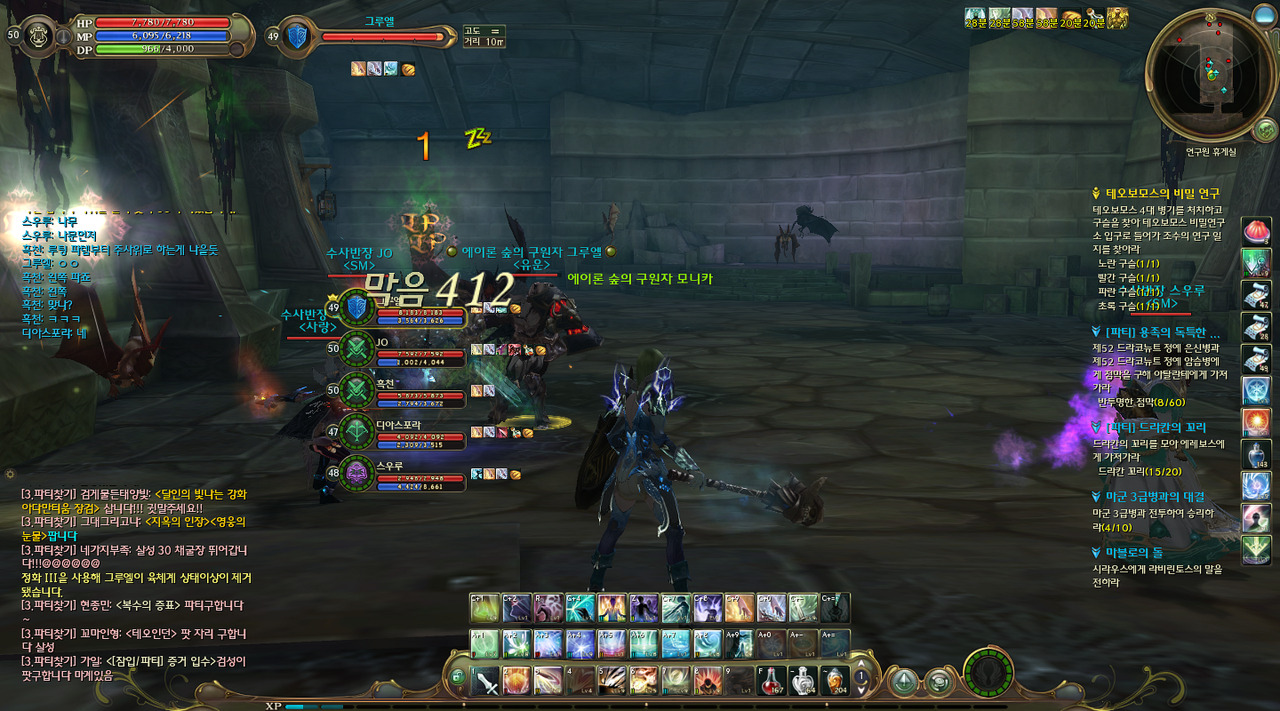Click the chat settings gear icon
This screenshot has height=711, width=1280.
pos(10,472)
